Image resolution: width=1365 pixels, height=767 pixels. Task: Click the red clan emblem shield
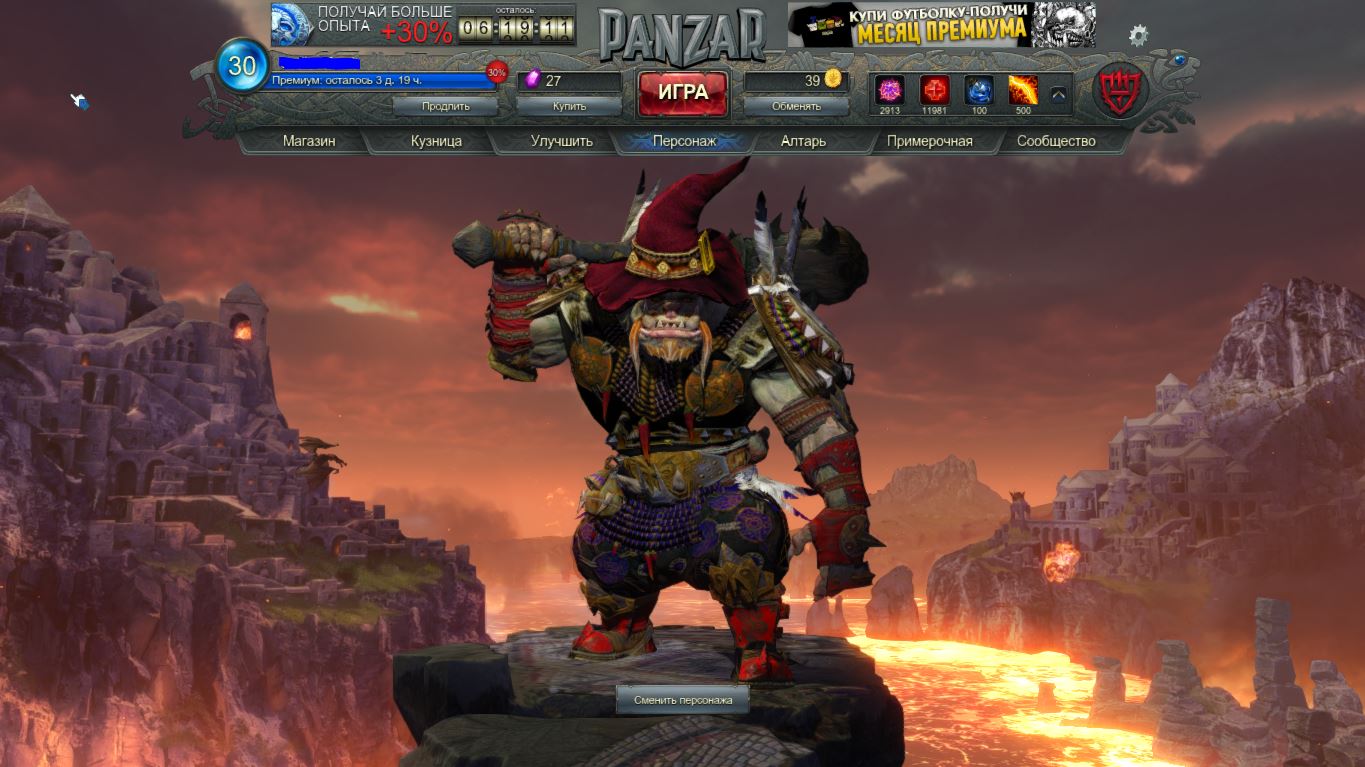[x=1121, y=93]
